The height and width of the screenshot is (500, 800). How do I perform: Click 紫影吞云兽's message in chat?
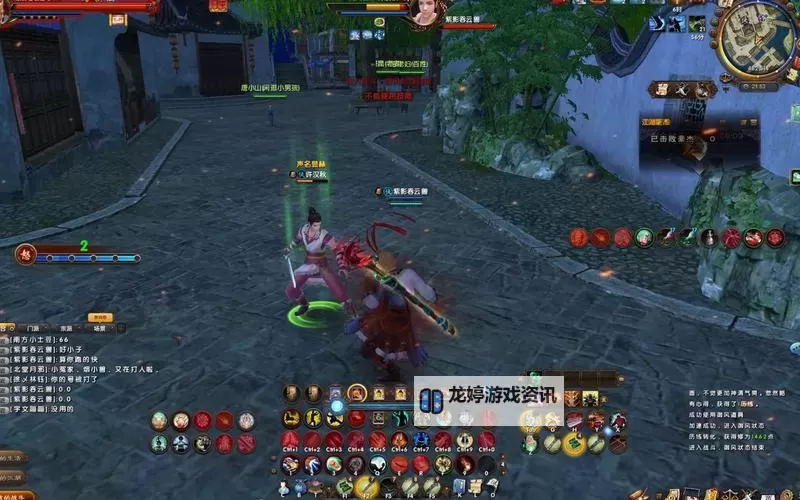[x=50, y=350]
